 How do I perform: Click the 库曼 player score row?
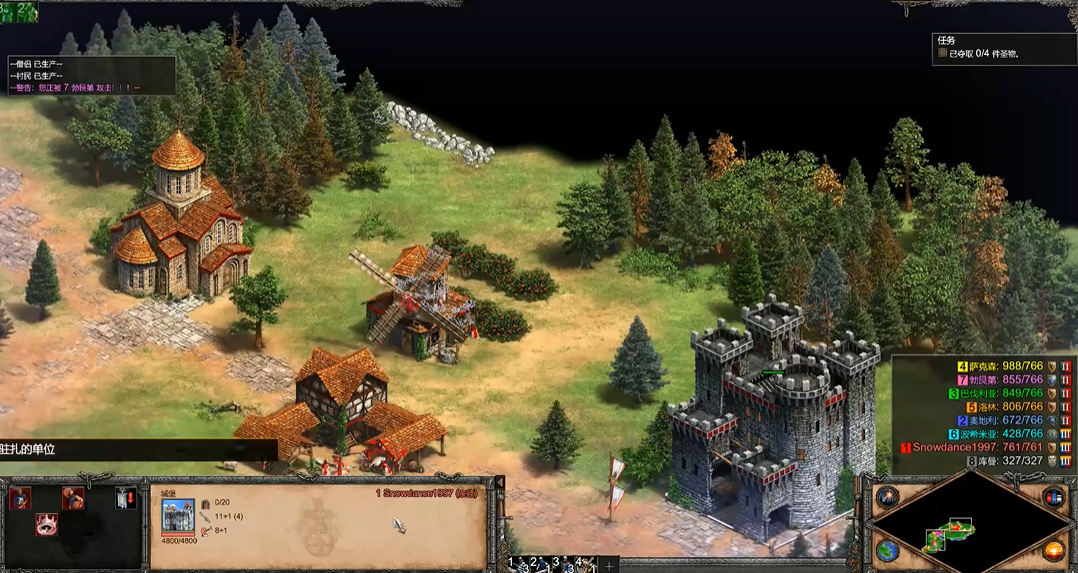pyautogui.click(x=1010, y=461)
